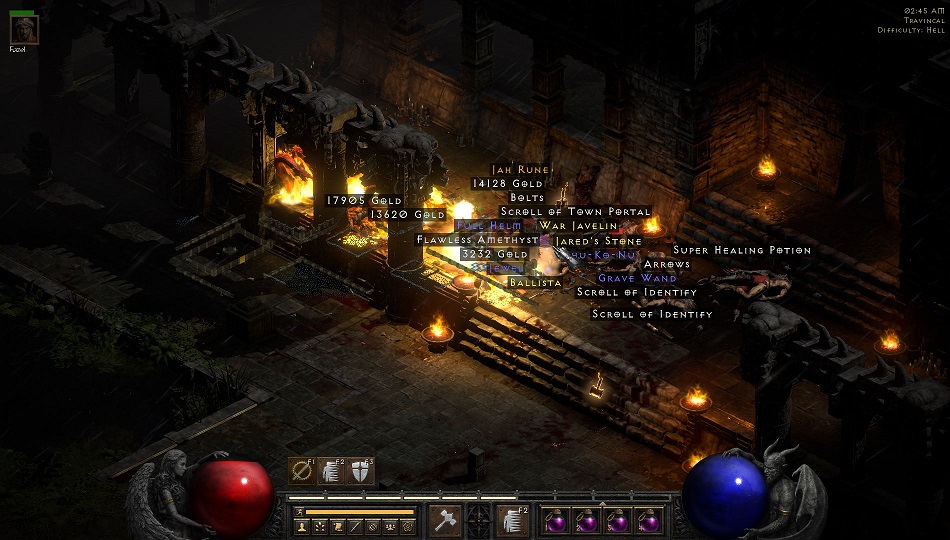Screen dimensions: 950x540
Task: Pick up the Jah Rune label
Action: pyautogui.click(x=520, y=170)
